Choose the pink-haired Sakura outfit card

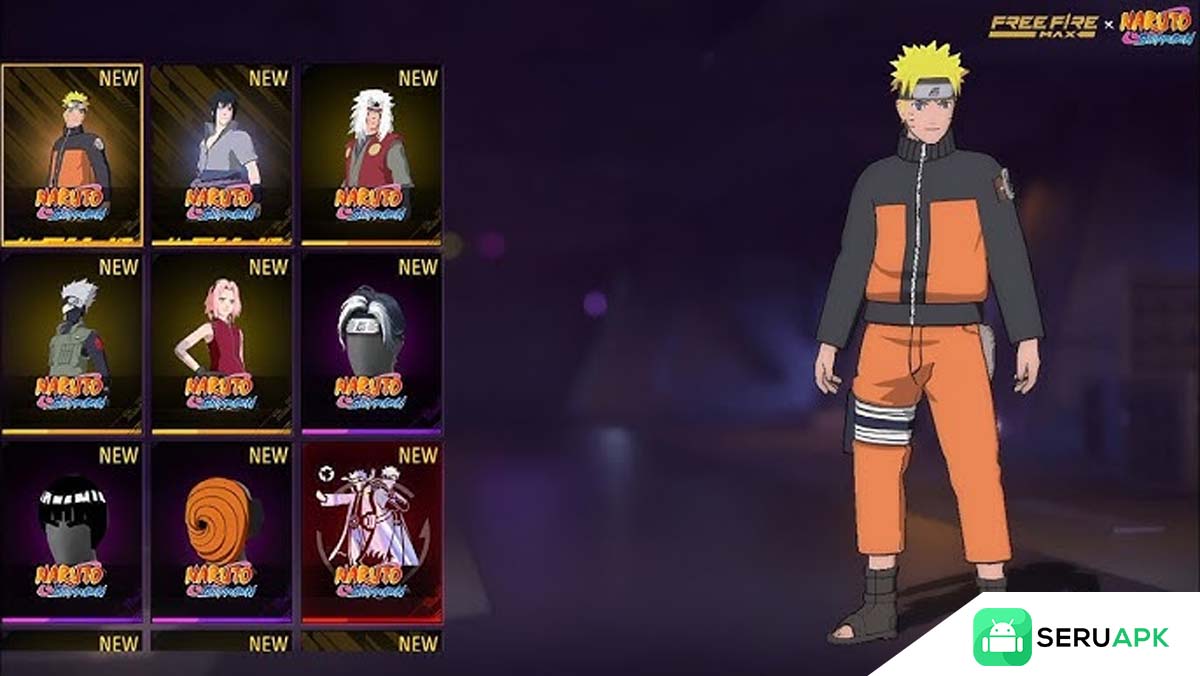221,343
